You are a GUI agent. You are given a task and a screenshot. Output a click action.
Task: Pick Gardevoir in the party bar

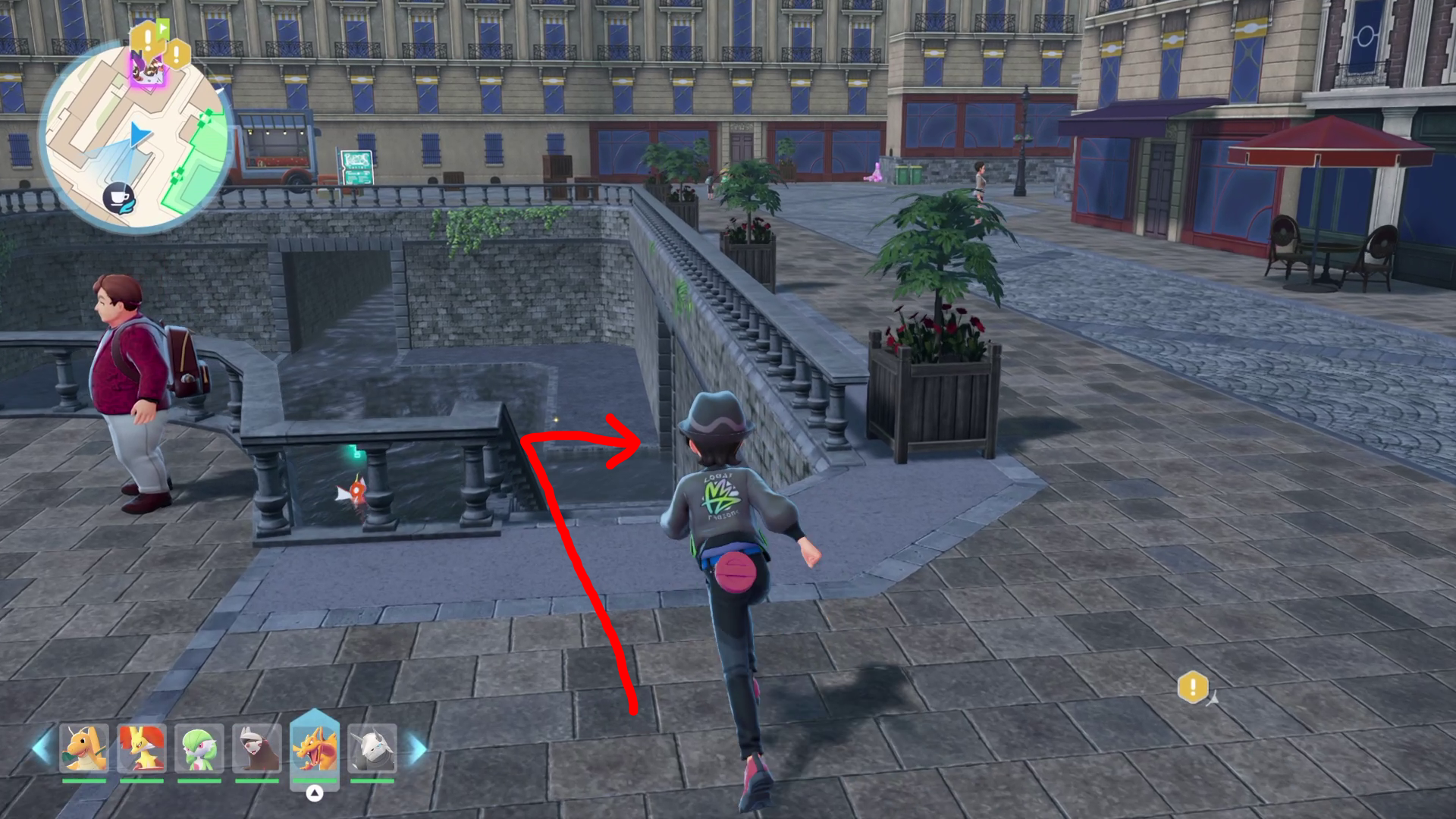pyautogui.click(x=199, y=748)
